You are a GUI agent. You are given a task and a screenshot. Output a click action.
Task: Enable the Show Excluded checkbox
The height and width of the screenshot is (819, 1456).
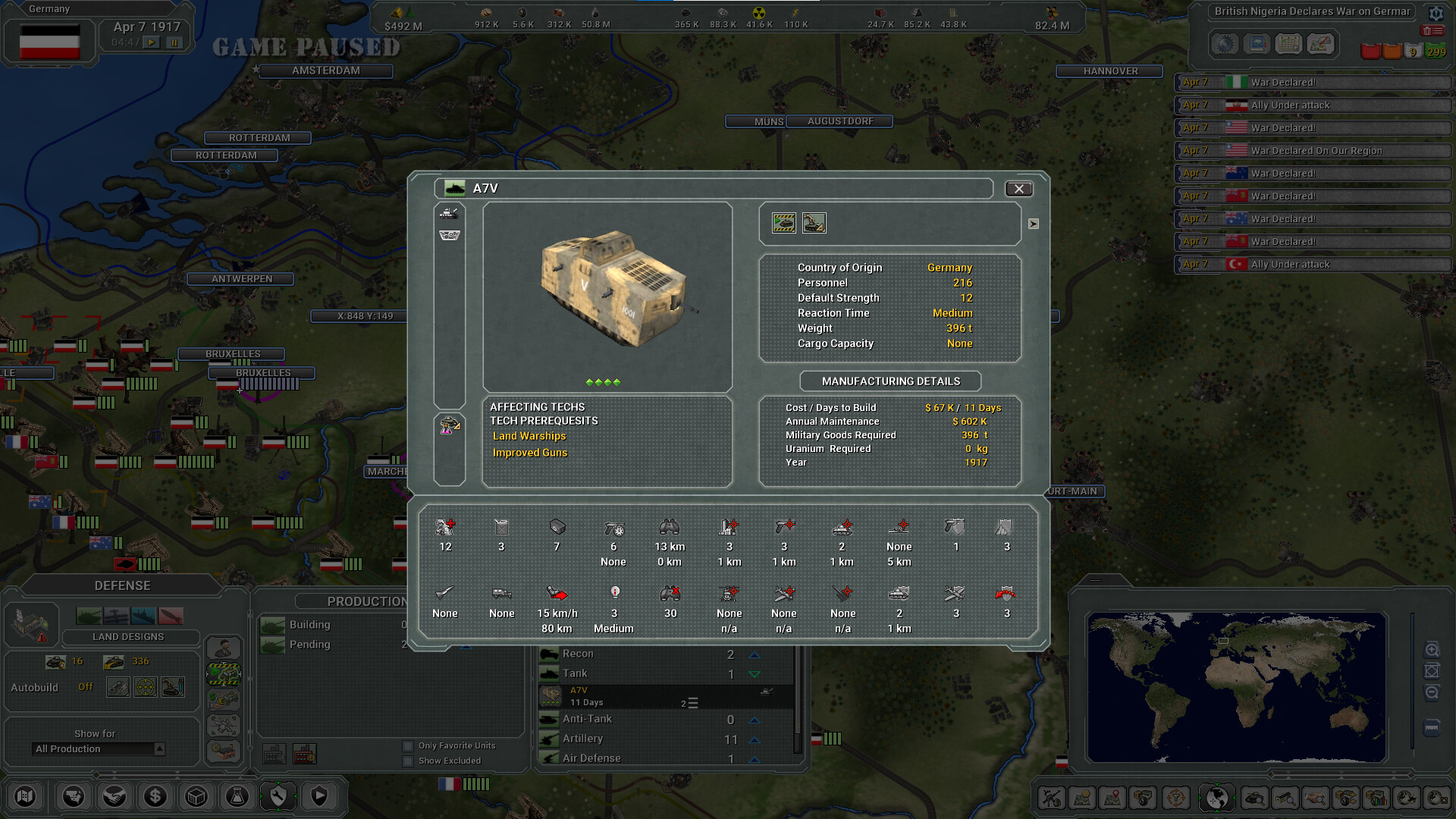pos(408,761)
